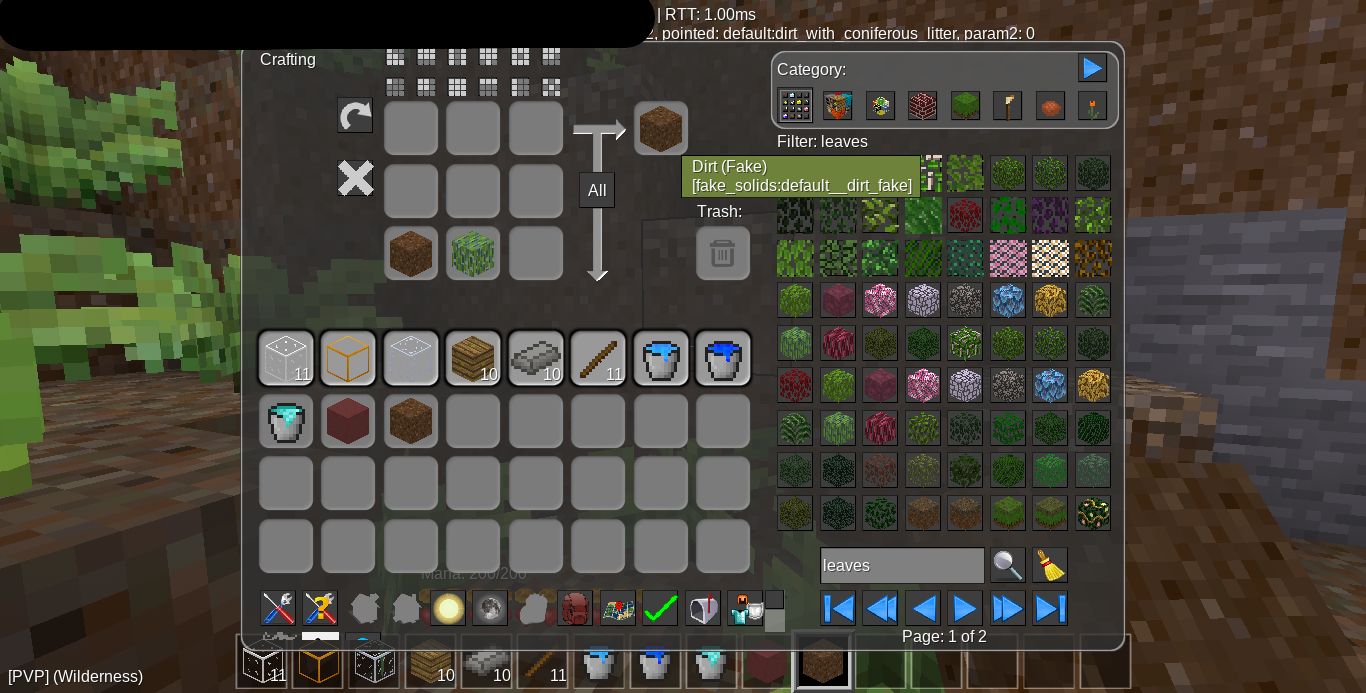Open the red backpack bags page

pos(576,608)
